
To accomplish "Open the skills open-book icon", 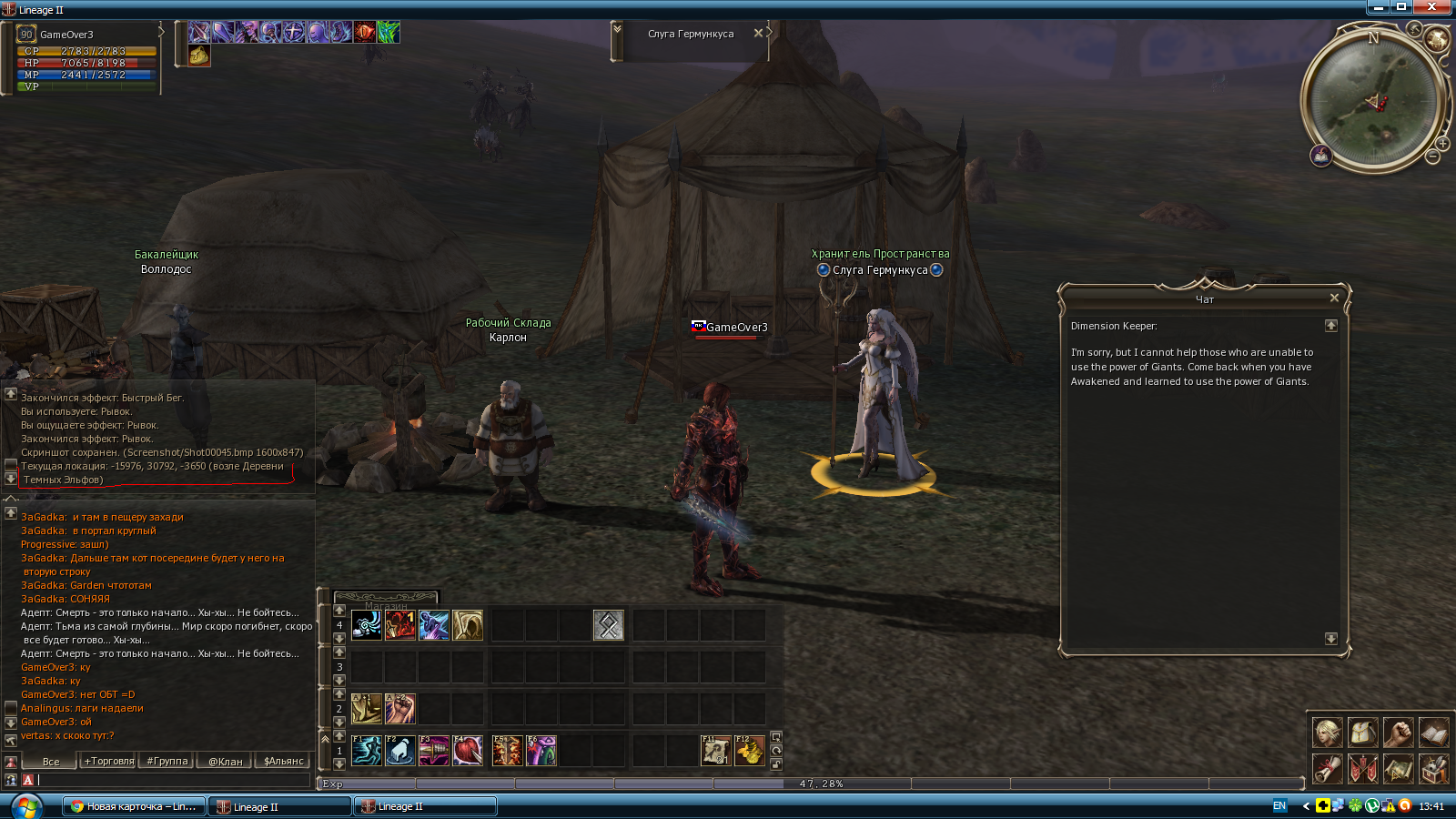I will tap(1433, 732).
